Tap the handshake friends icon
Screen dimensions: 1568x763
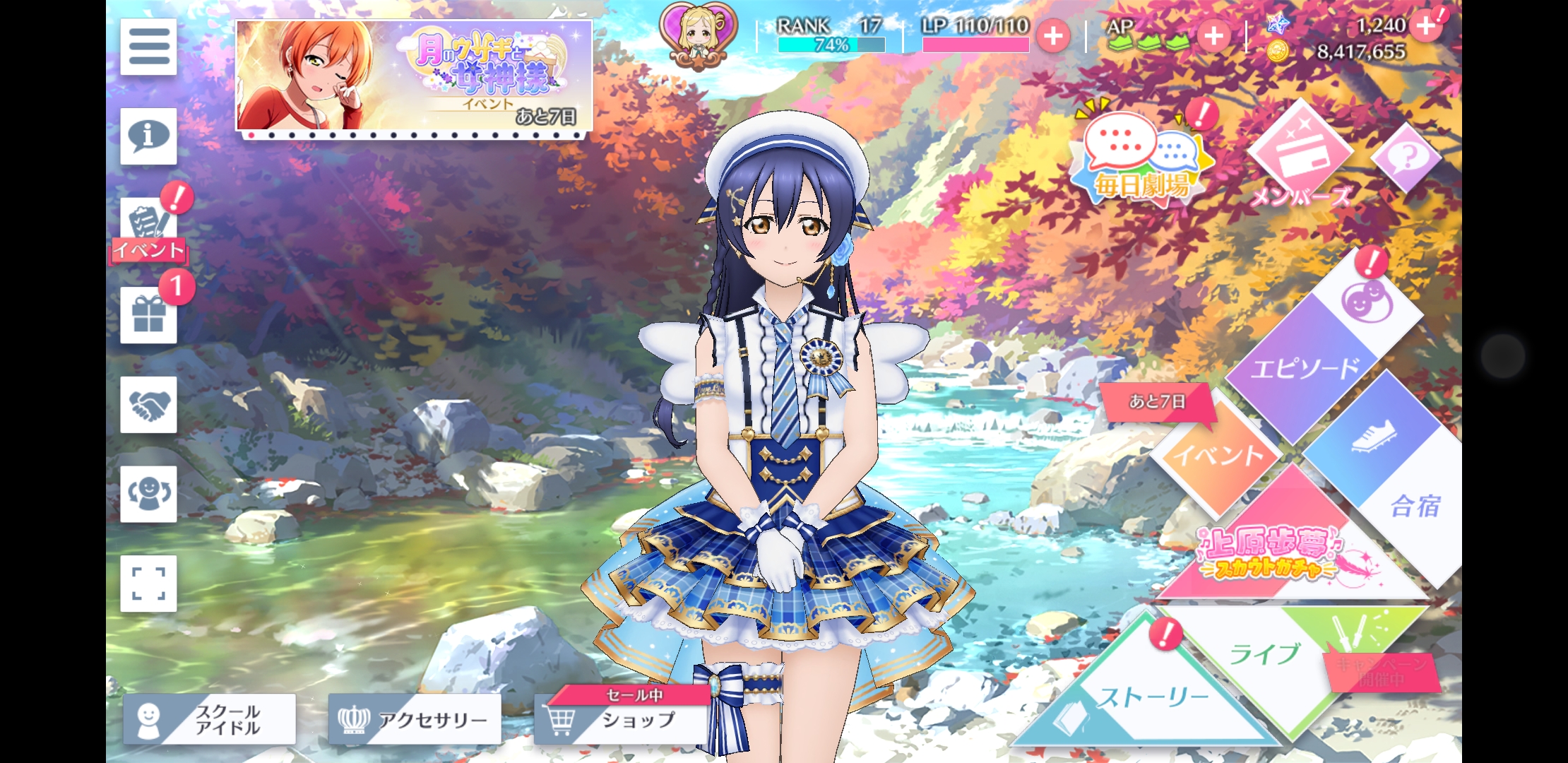(x=148, y=405)
